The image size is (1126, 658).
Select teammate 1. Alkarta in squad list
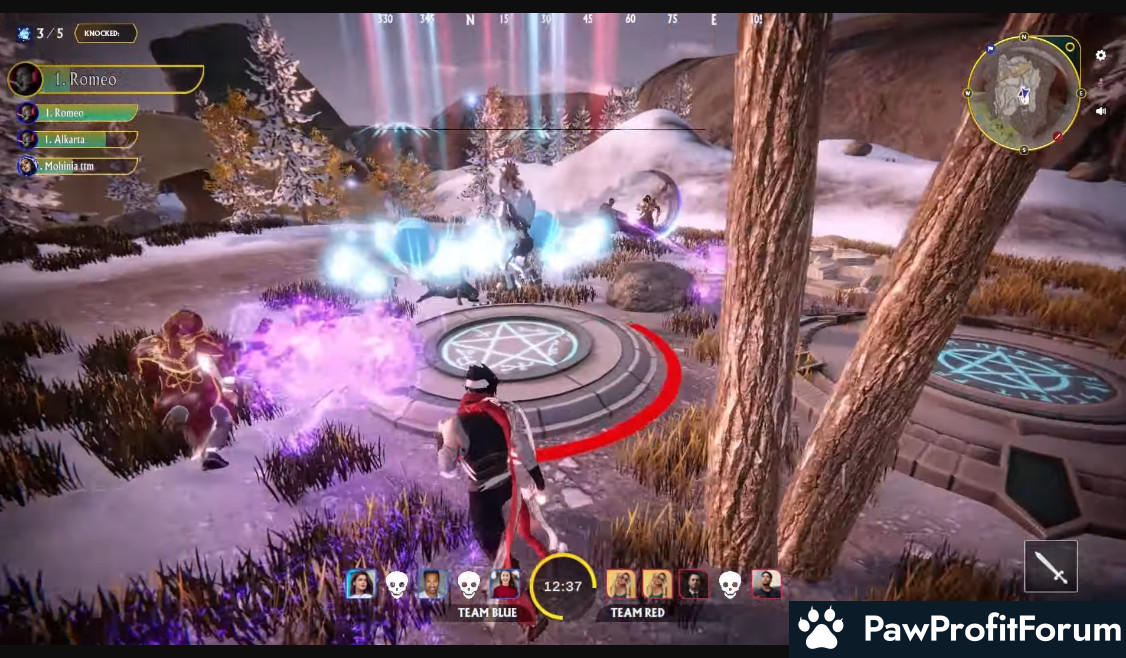(x=76, y=139)
